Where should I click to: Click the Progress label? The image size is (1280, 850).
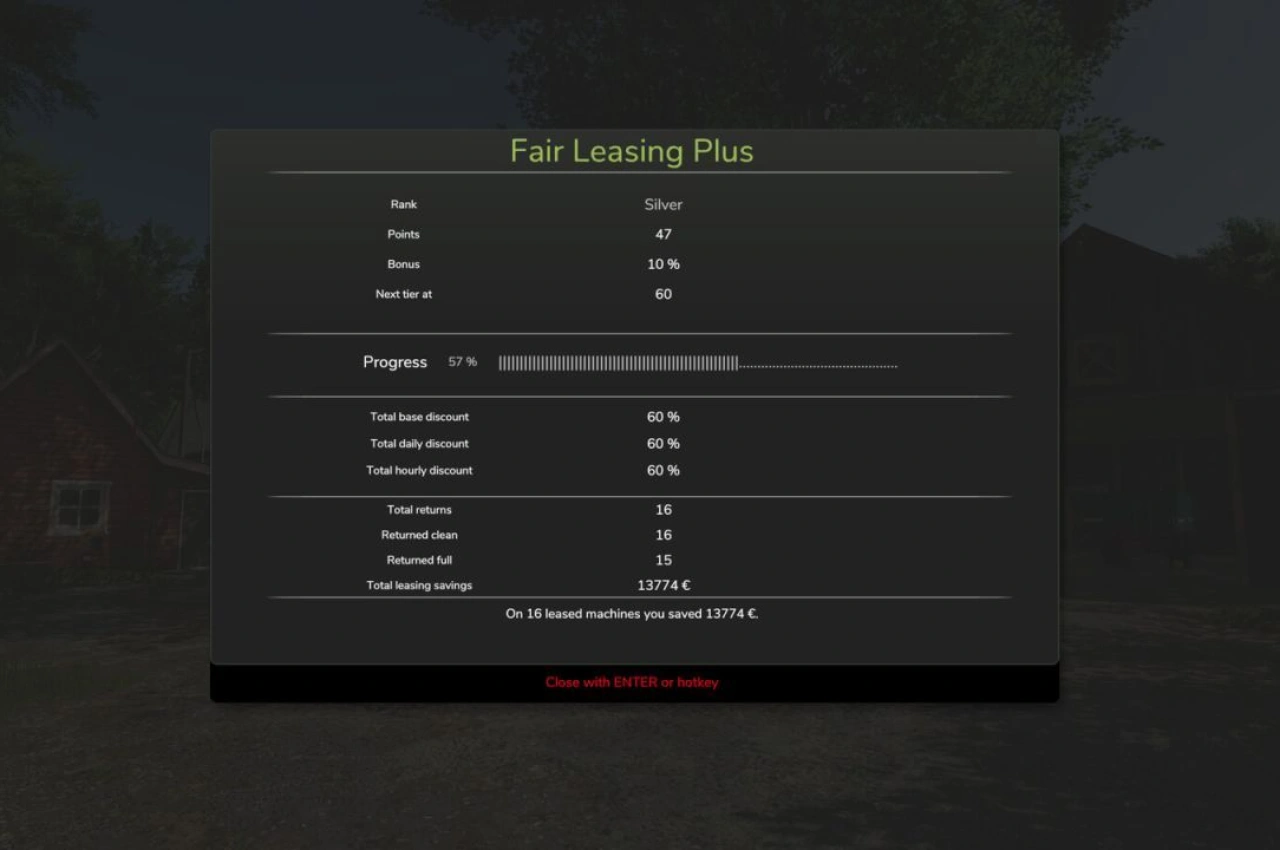[x=394, y=362]
